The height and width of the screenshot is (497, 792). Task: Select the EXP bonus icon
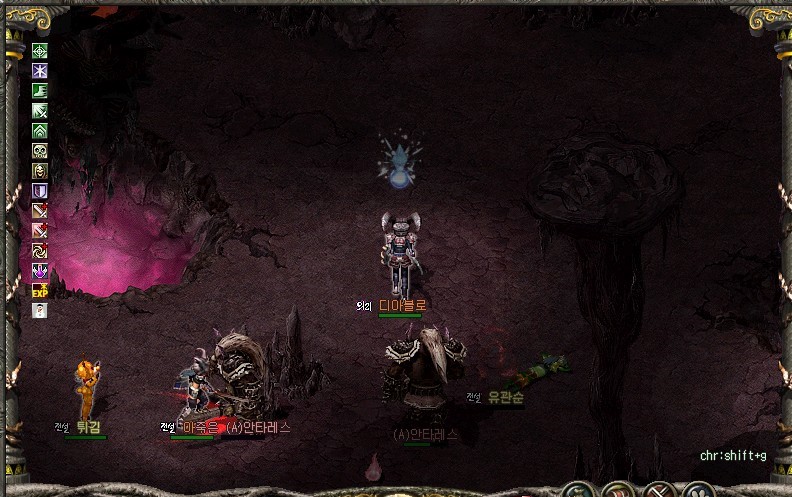point(40,290)
